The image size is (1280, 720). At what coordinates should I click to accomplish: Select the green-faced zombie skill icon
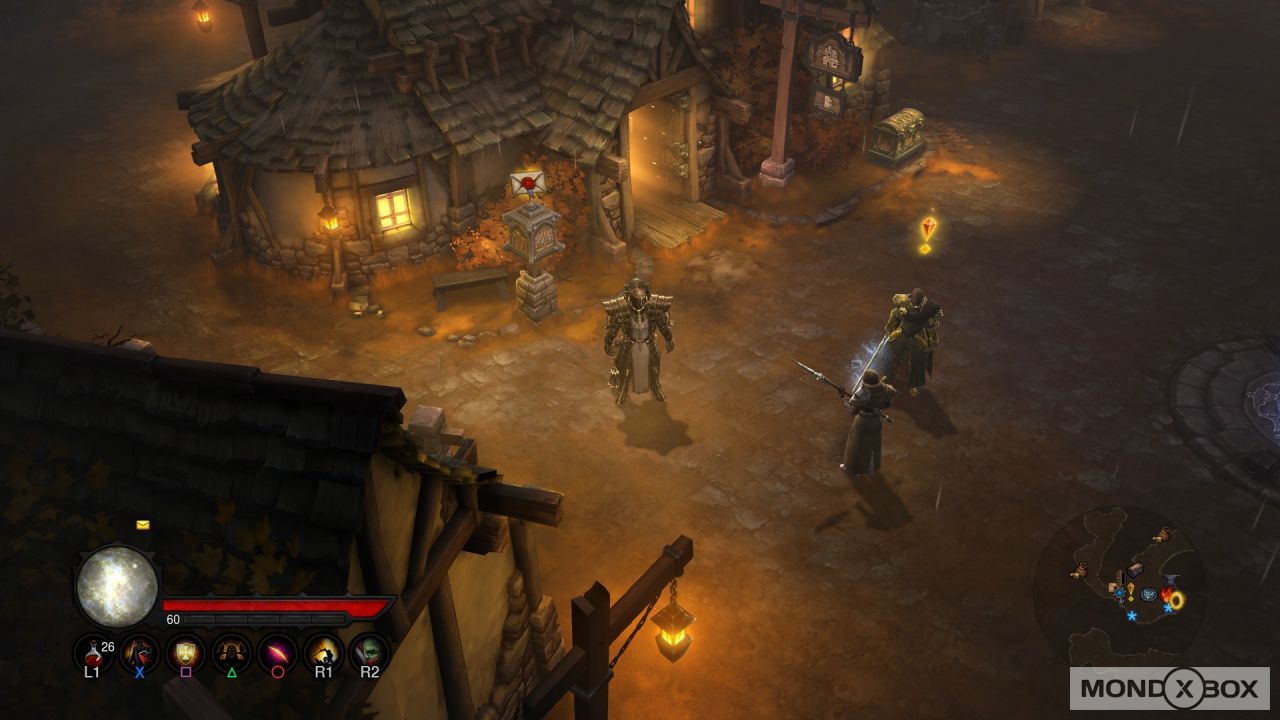369,653
